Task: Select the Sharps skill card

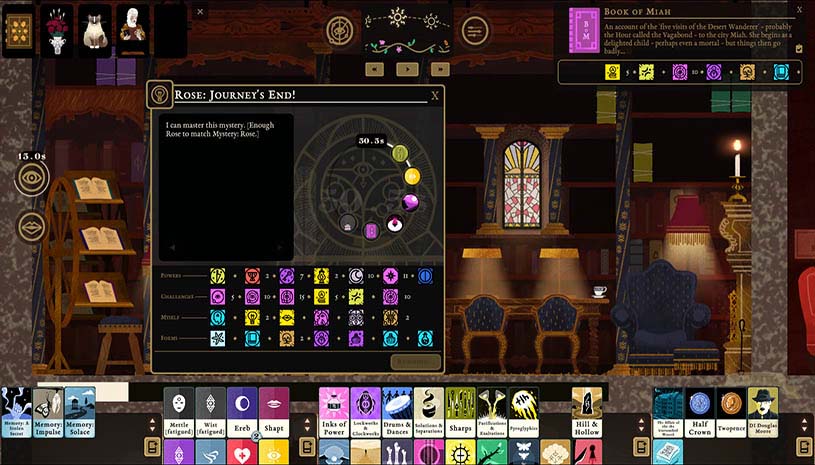Action: [460, 411]
